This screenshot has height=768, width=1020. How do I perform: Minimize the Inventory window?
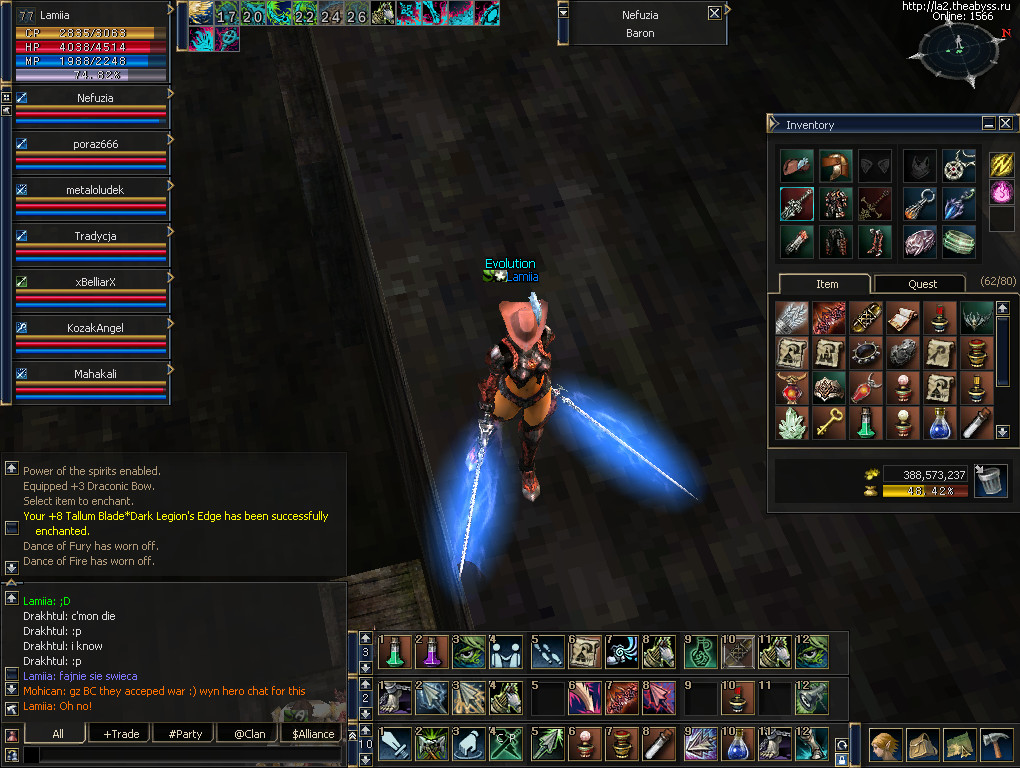click(988, 123)
